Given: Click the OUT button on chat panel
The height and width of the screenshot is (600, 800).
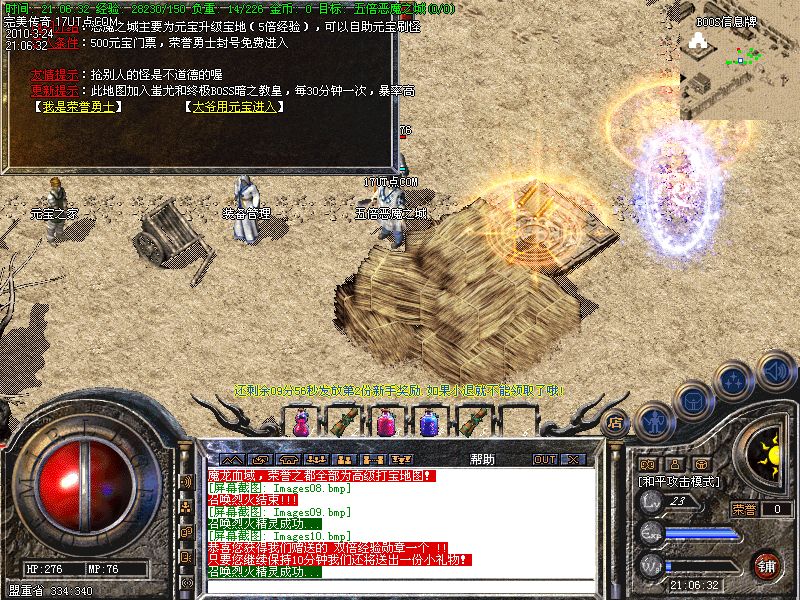Looking at the screenshot, I should (x=545, y=459).
